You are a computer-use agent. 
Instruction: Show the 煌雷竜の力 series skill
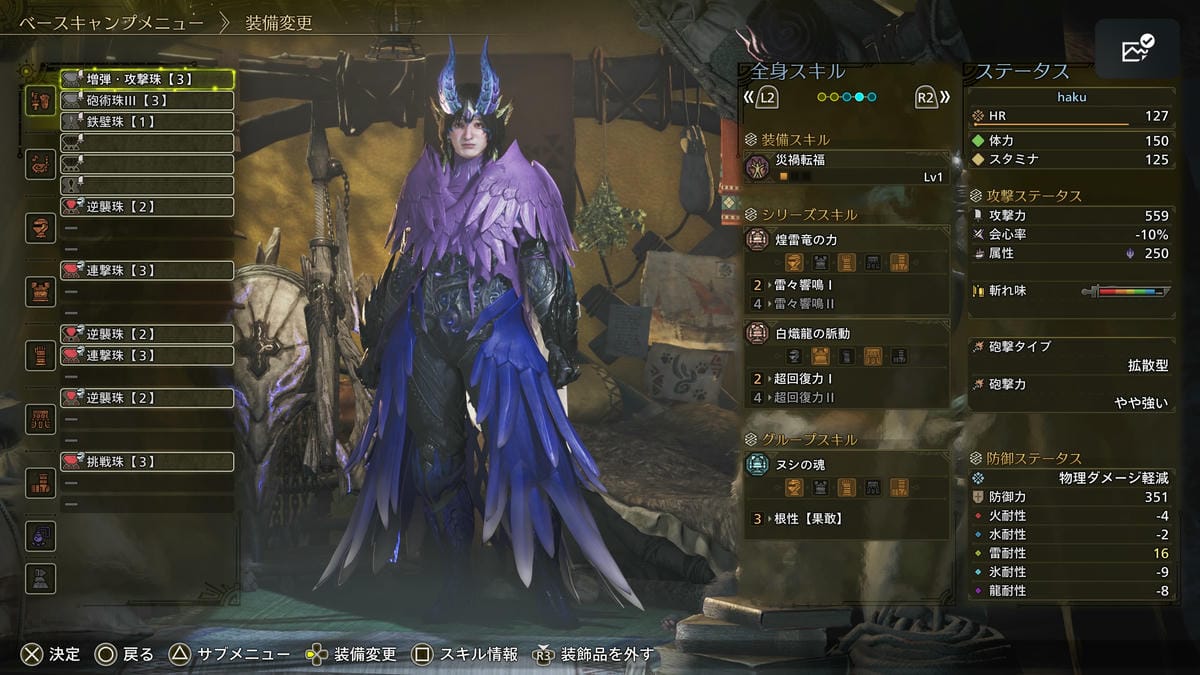(846, 240)
